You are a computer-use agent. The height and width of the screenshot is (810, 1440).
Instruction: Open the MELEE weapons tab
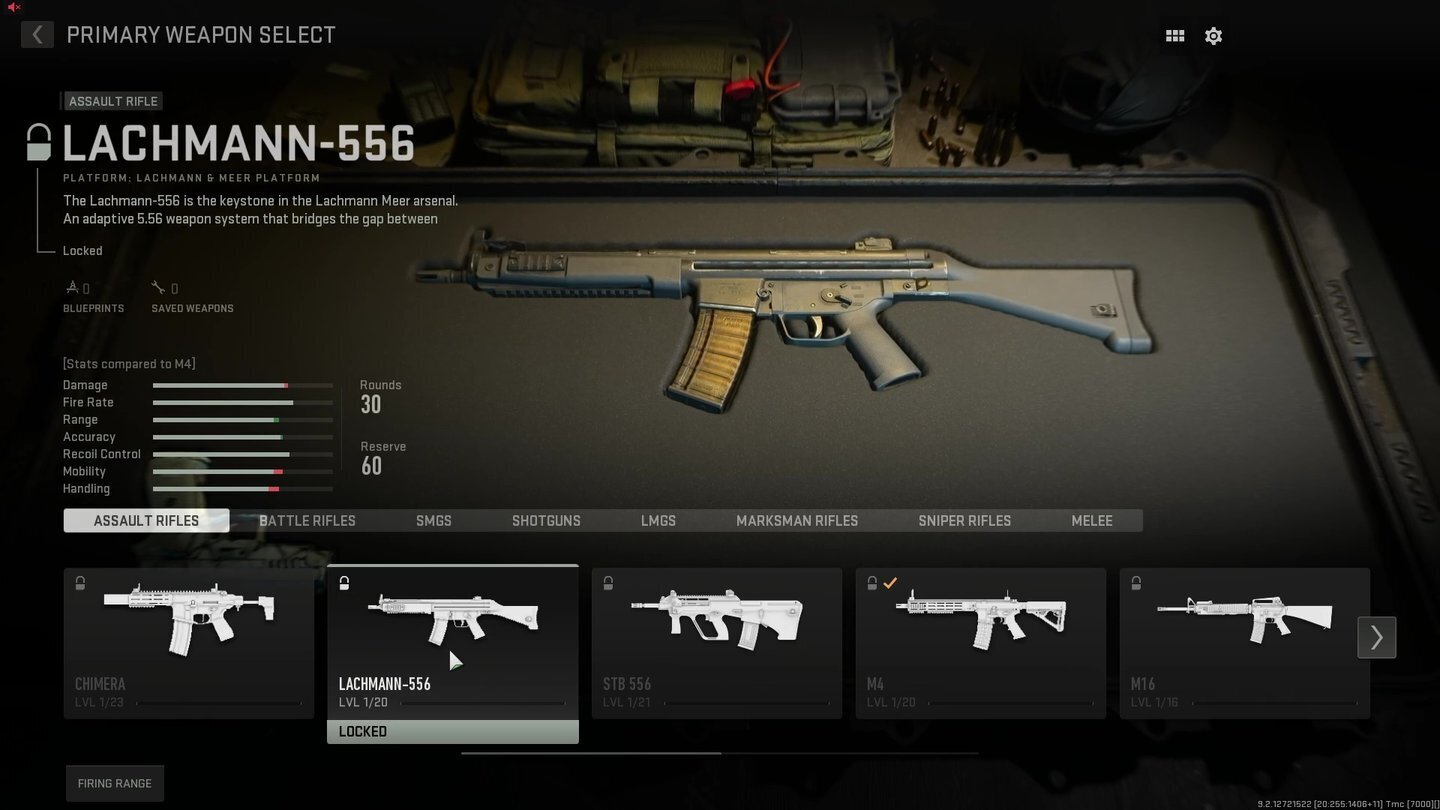(x=1091, y=520)
